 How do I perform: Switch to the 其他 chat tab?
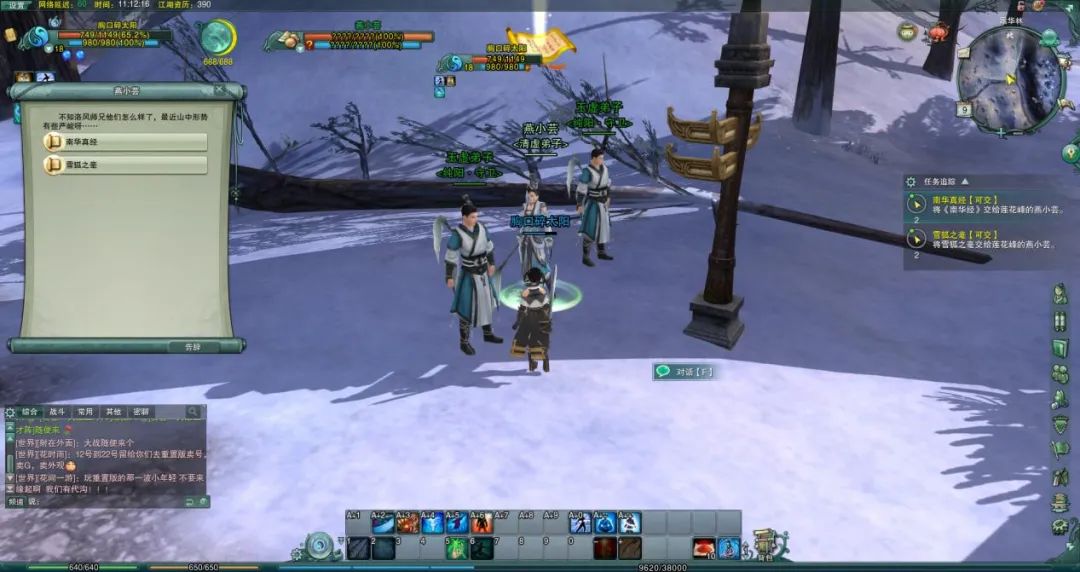click(113, 412)
